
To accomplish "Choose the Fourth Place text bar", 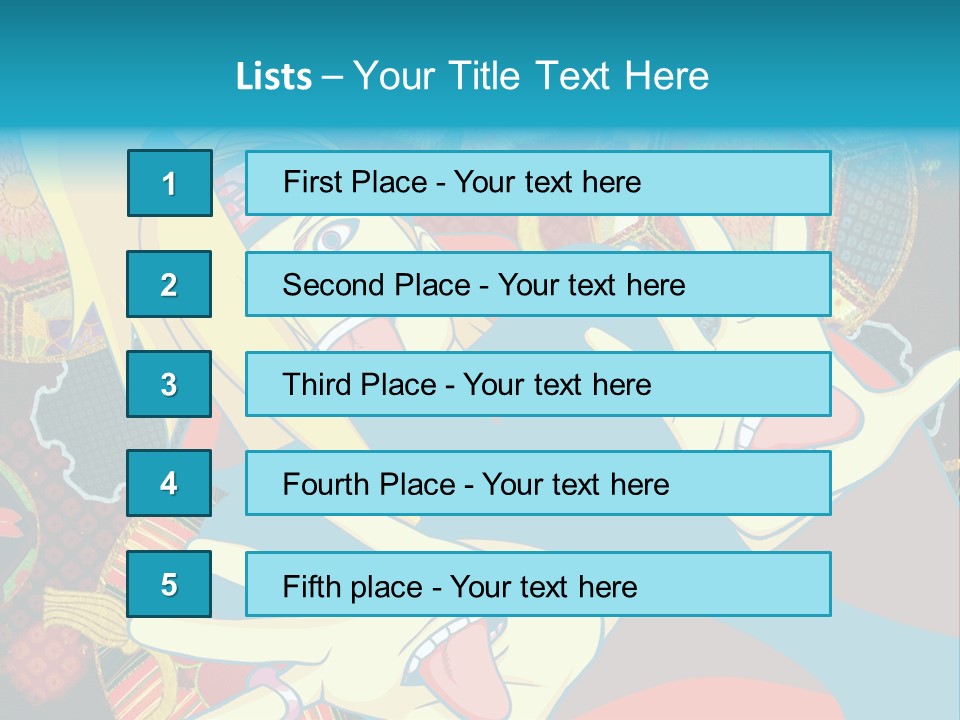I will pyautogui.click(x=538, y=483).
